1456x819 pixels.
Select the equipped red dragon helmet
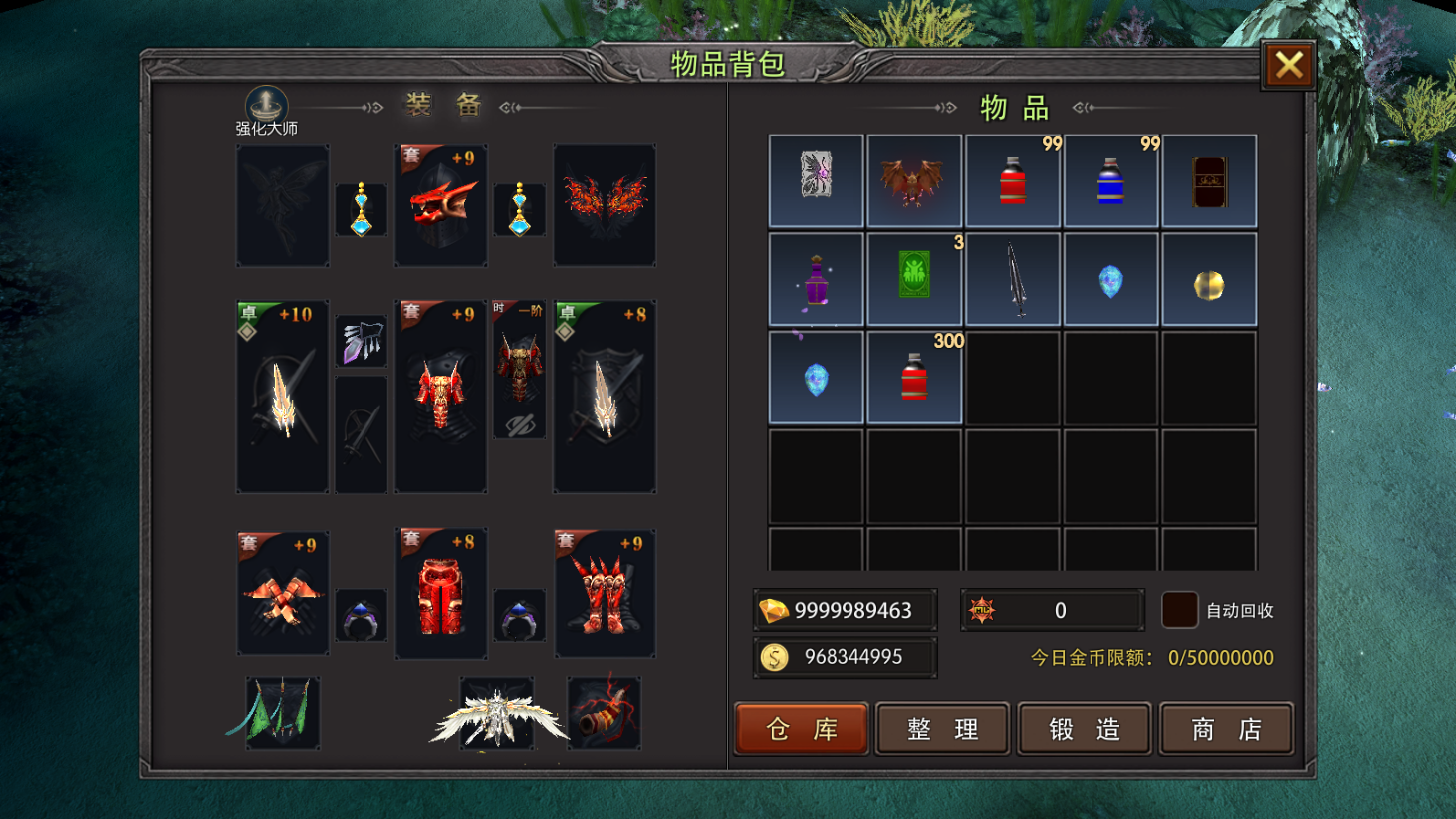pos(441,206)
